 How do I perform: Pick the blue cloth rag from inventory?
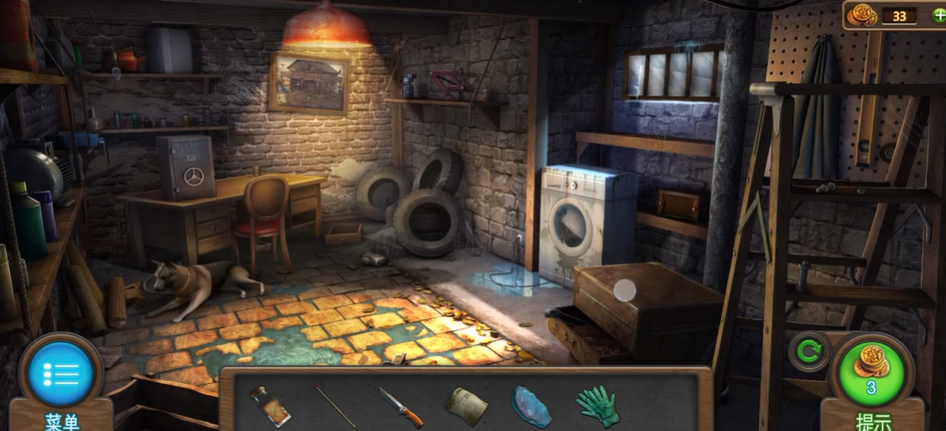coord(531,406)
